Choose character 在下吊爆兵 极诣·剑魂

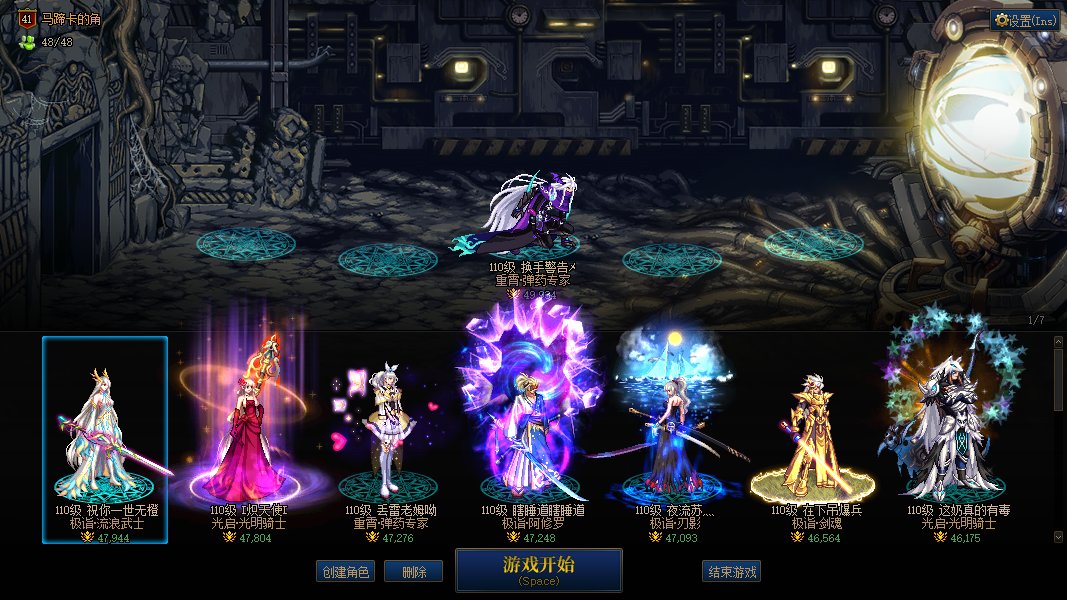coord(815,440)
